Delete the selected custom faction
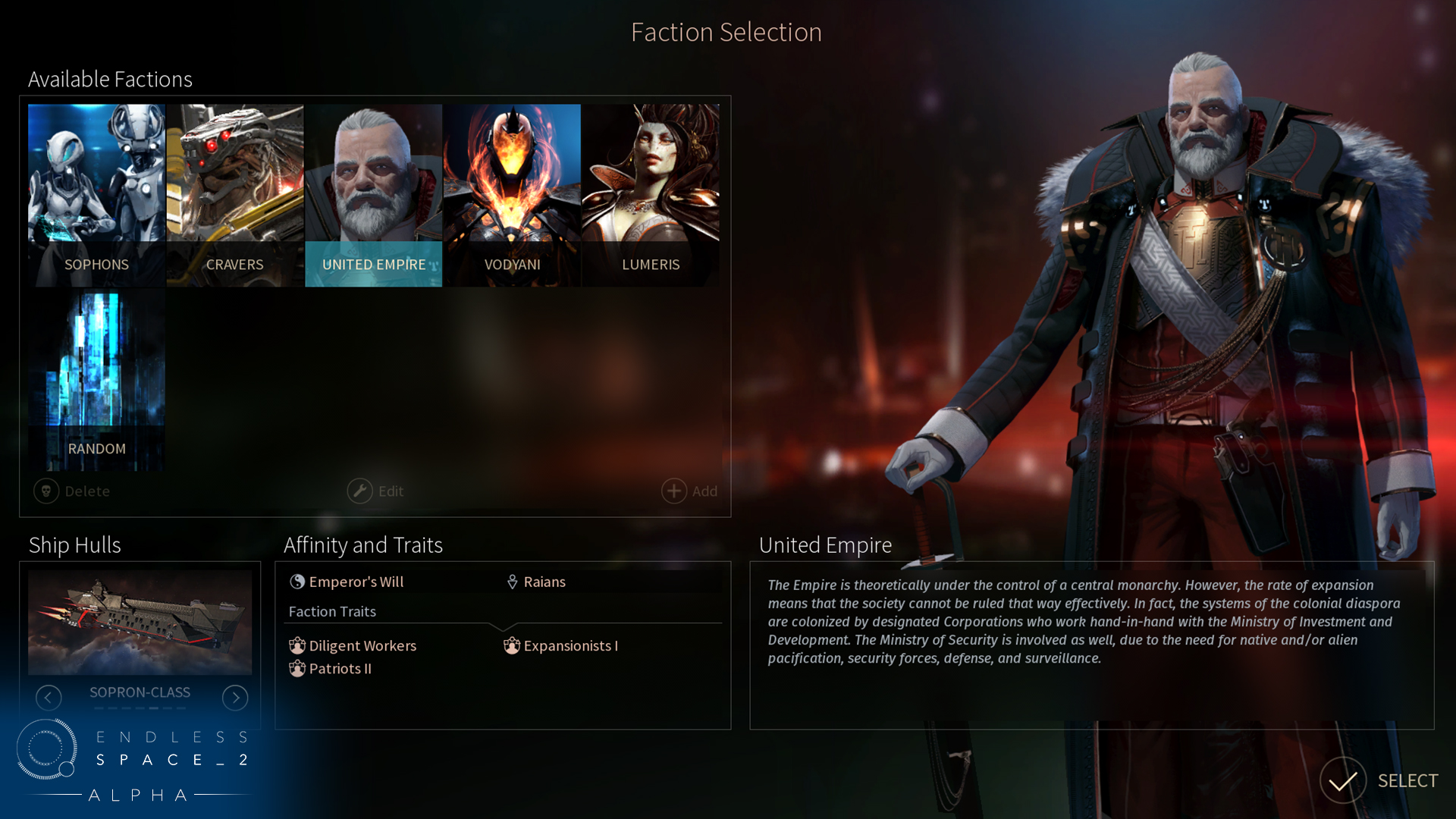Image resolution: width=1456 pixels, height=819 pixels. [73, 491]
